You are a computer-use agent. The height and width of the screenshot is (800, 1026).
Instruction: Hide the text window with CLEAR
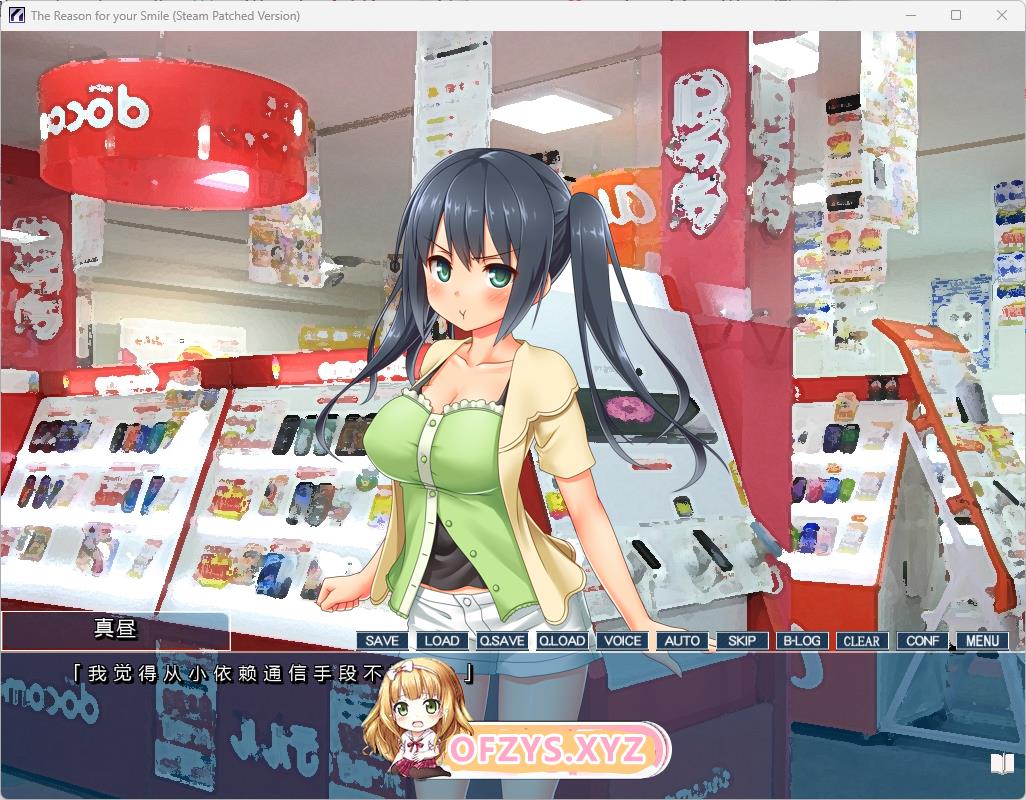click(x=862, y=641)
